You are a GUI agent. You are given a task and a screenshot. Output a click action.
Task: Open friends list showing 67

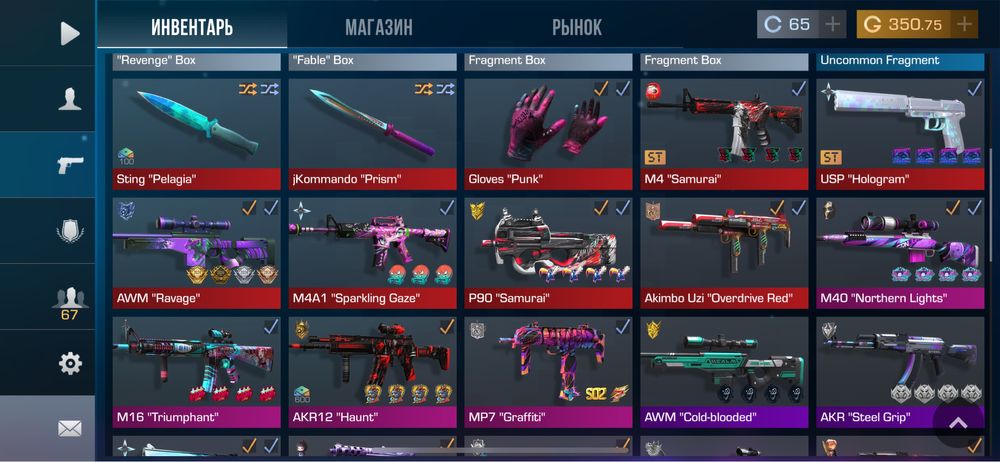[x=69, y=300]
